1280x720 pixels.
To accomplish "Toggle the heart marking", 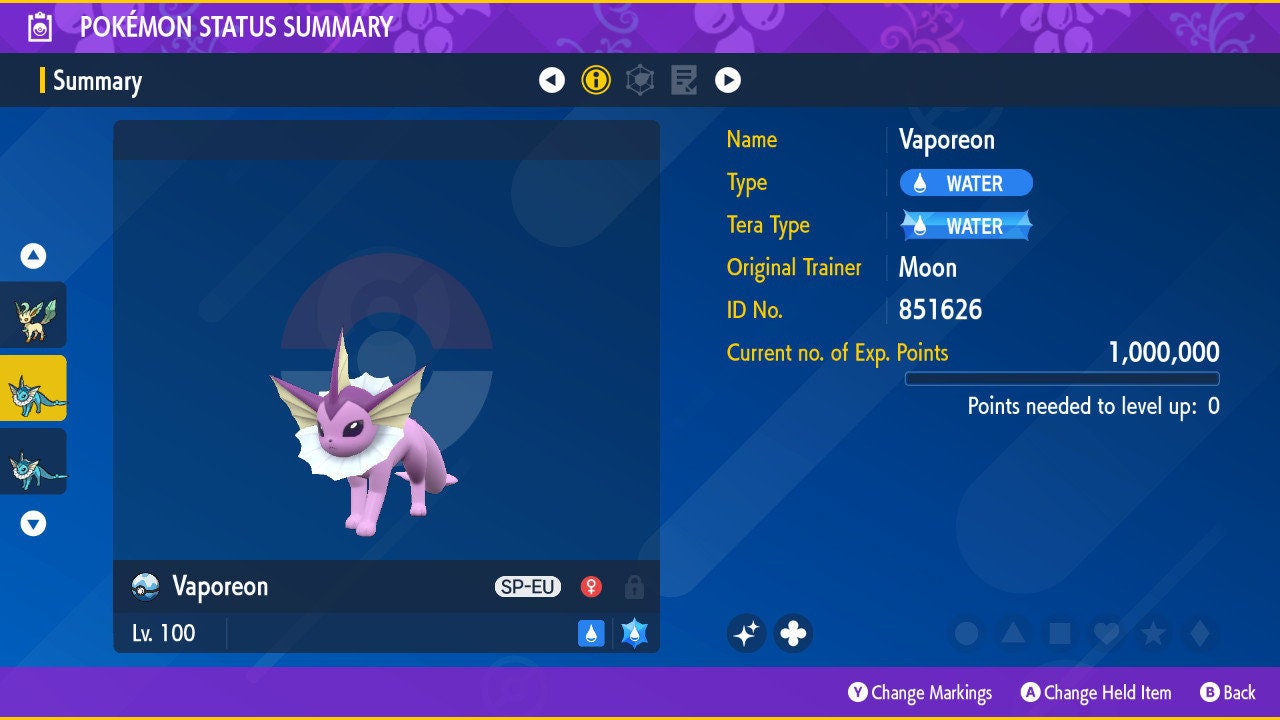I will (x=1106, y=633).
